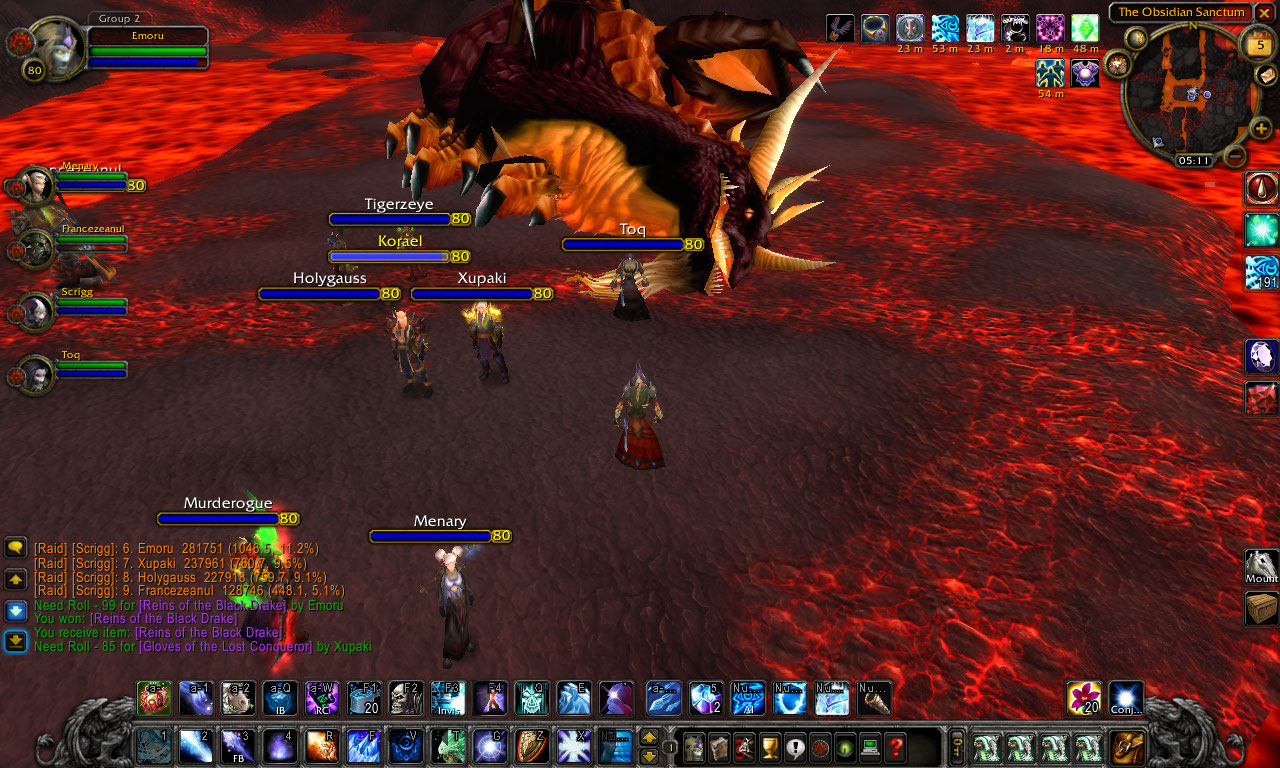Cast the FB spell in slot 3
1280x768 pixels.
(237, 746)
